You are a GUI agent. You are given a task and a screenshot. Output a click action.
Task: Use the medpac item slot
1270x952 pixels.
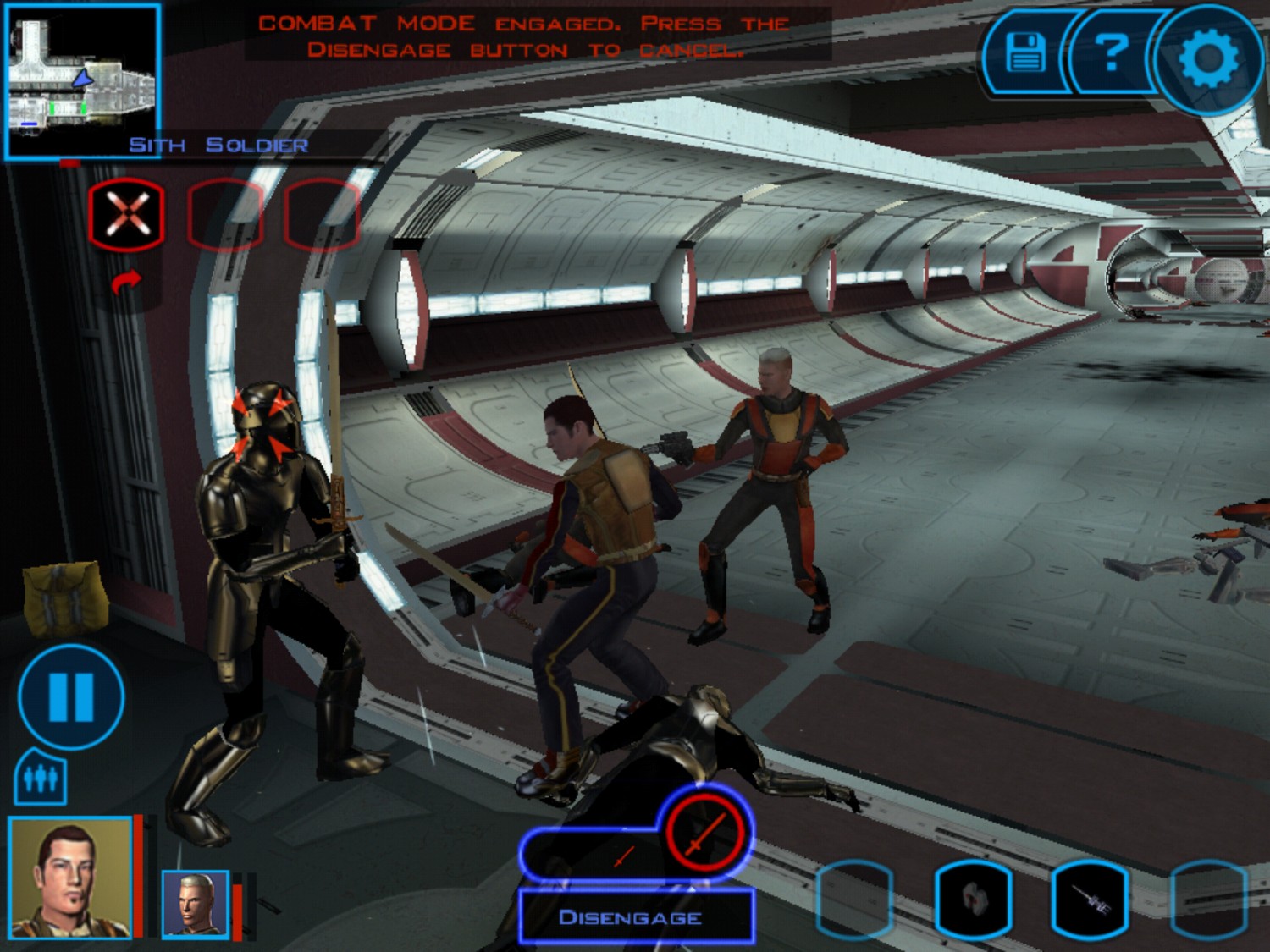click(973, 900)
